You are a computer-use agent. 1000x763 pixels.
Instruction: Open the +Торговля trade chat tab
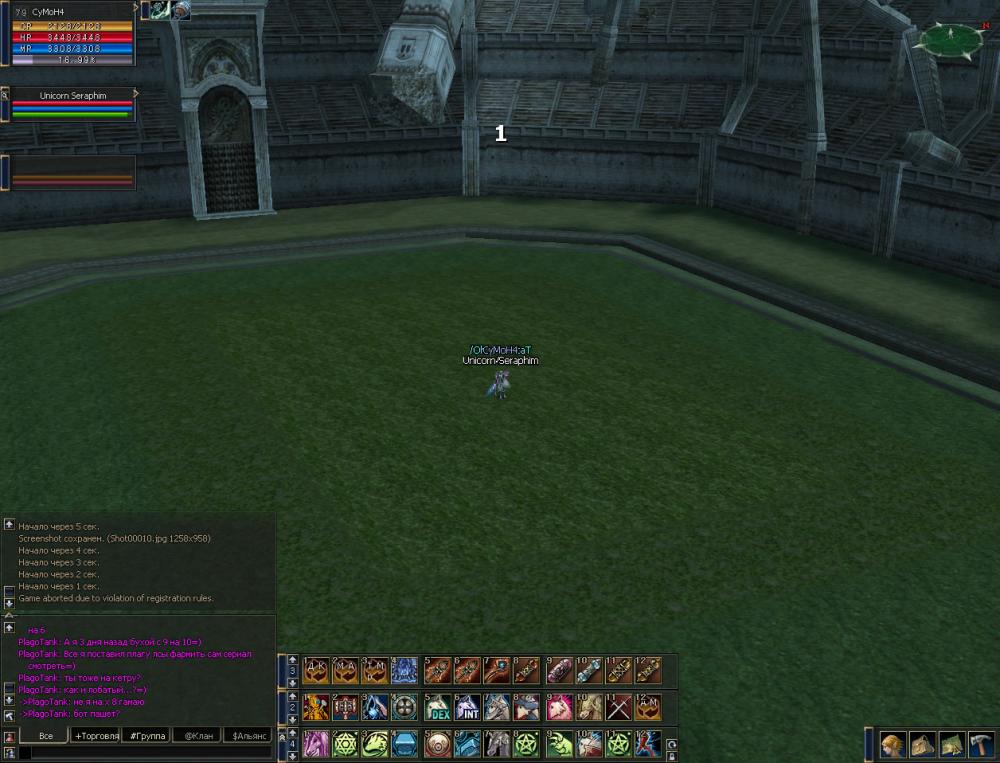tap(96, 736)
